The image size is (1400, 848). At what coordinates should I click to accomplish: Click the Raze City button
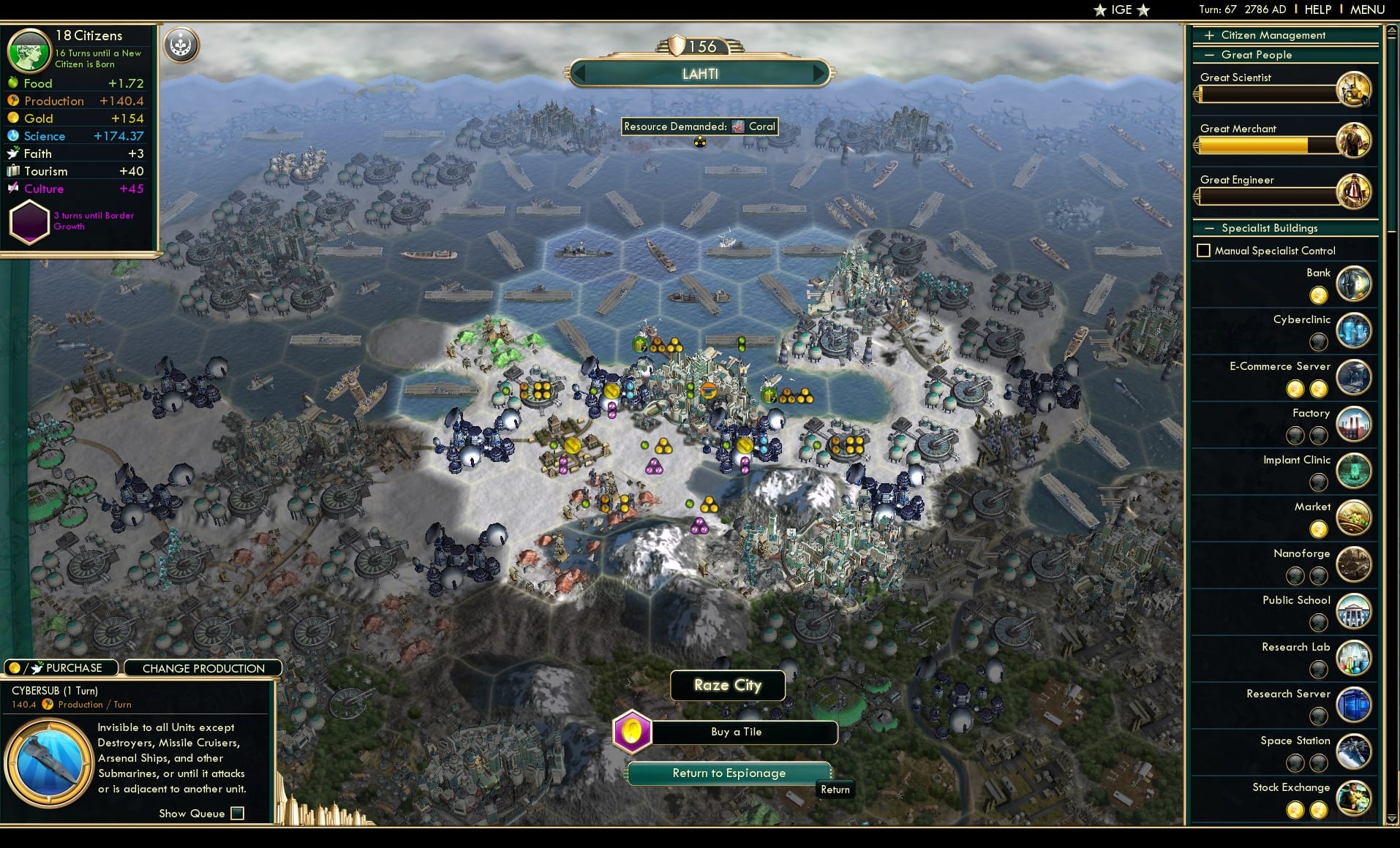pos(727,685)
